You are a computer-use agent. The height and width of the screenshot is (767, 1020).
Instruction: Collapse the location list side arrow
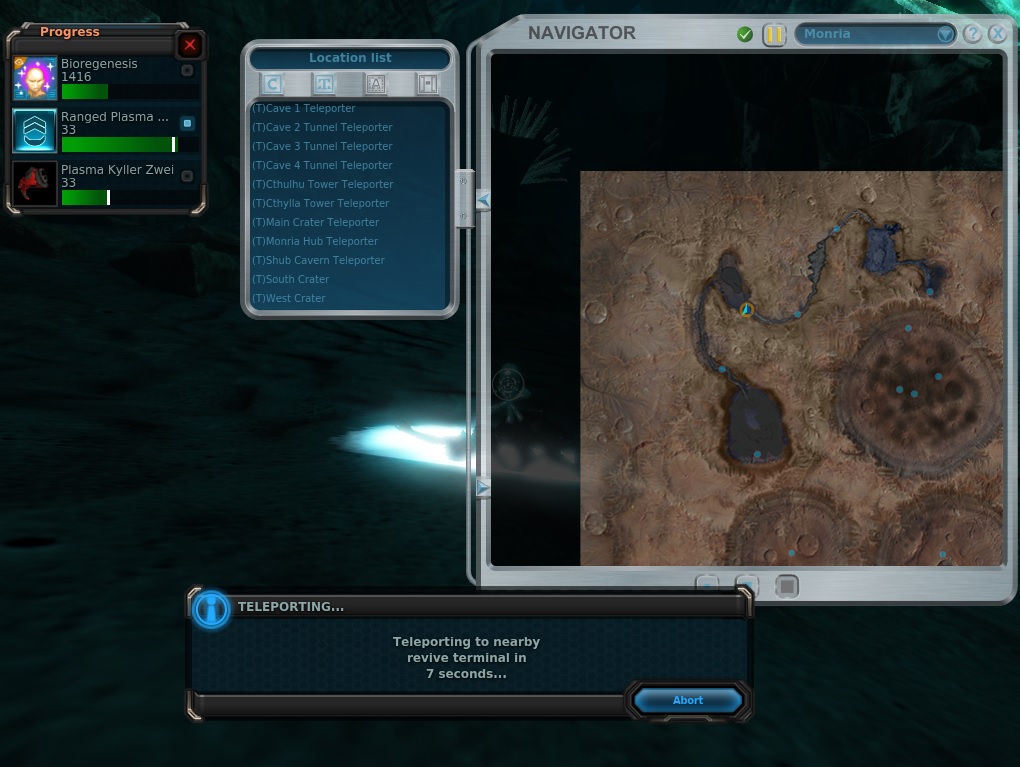click(484, 200)
